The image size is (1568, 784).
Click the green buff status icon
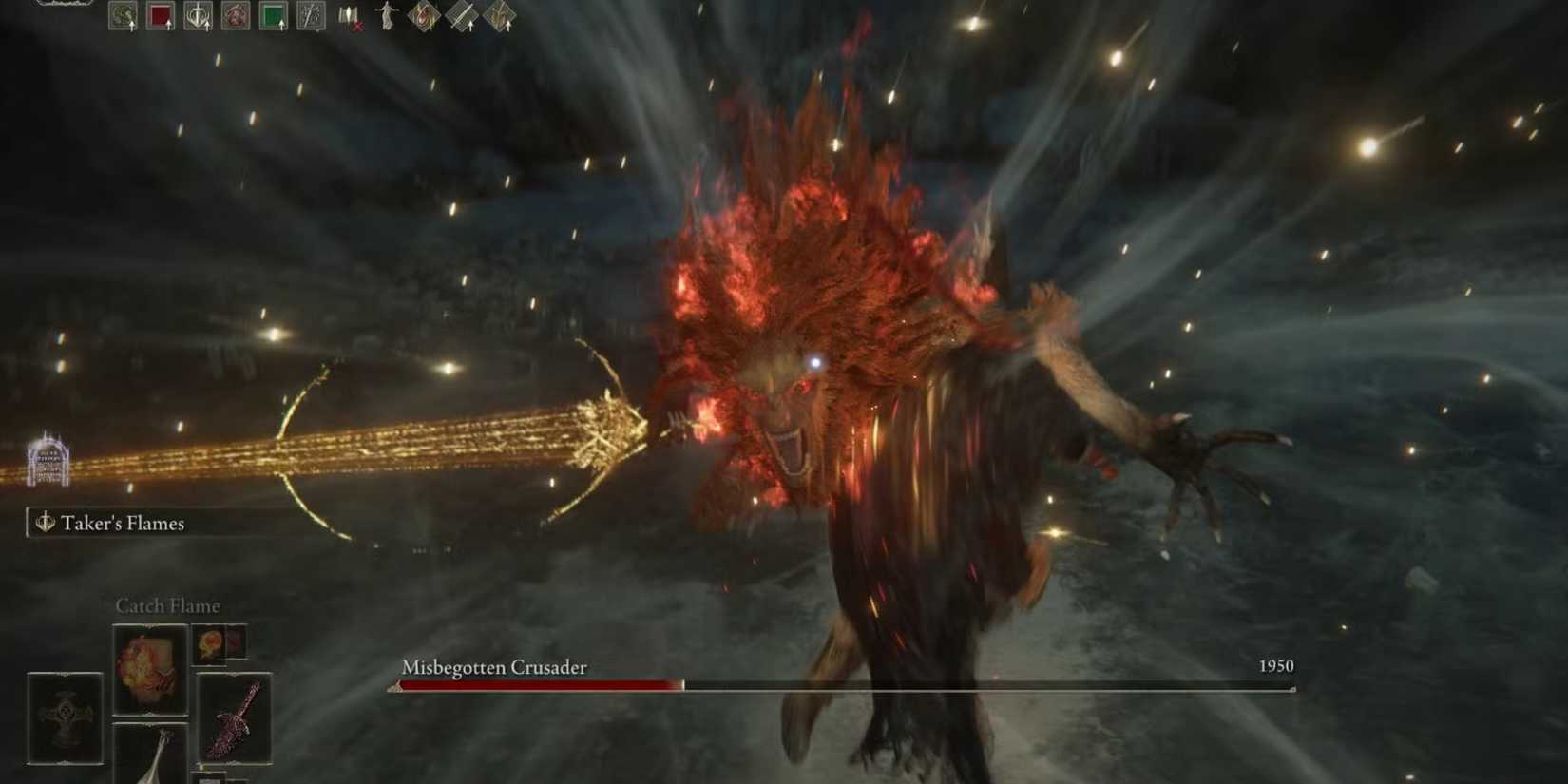(273, 14)
